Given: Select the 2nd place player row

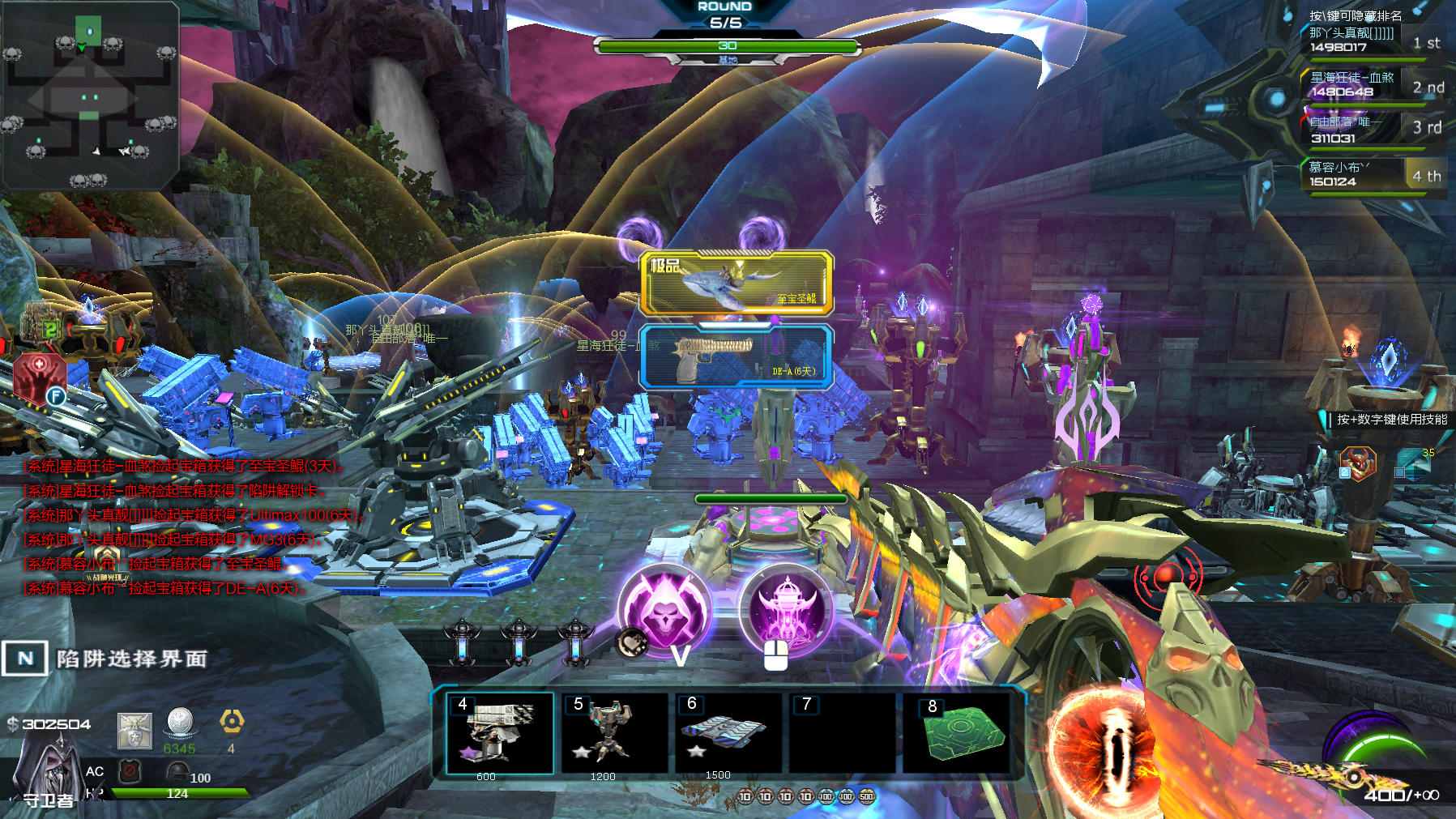Looking at the screenshot, I should coord(1375,84).
